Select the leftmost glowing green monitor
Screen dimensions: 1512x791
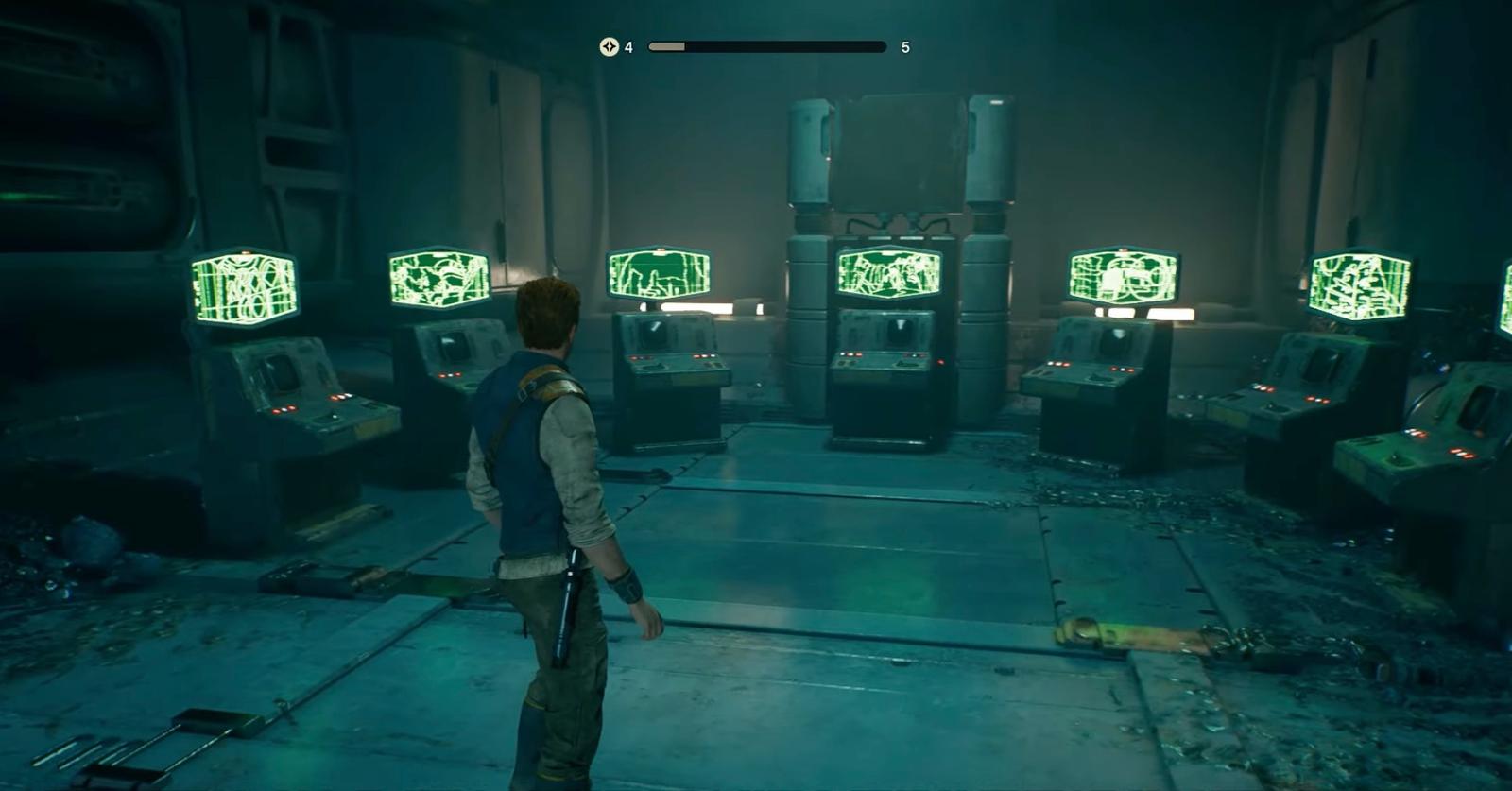pos(242,287)
